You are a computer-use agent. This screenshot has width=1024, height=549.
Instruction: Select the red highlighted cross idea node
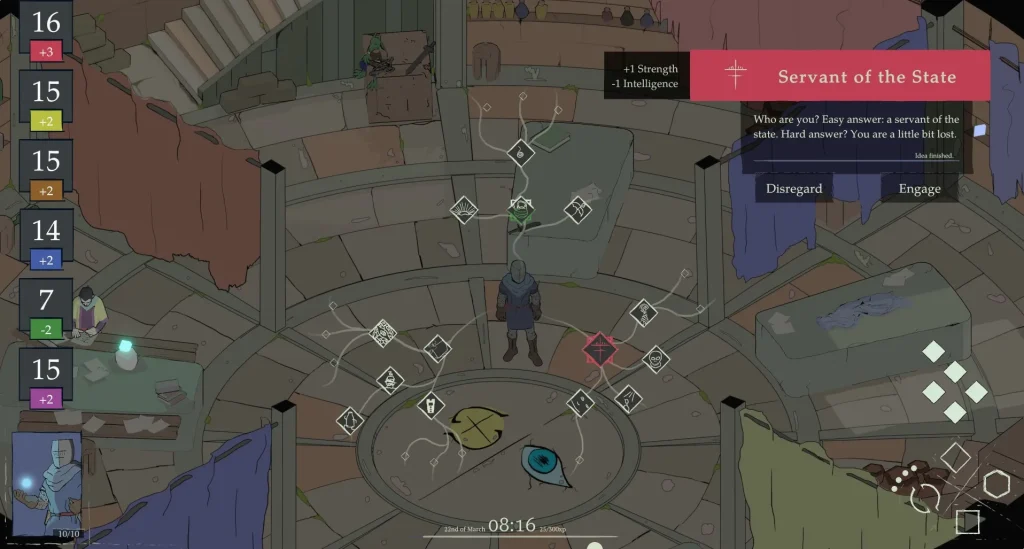tap(599, 349)
